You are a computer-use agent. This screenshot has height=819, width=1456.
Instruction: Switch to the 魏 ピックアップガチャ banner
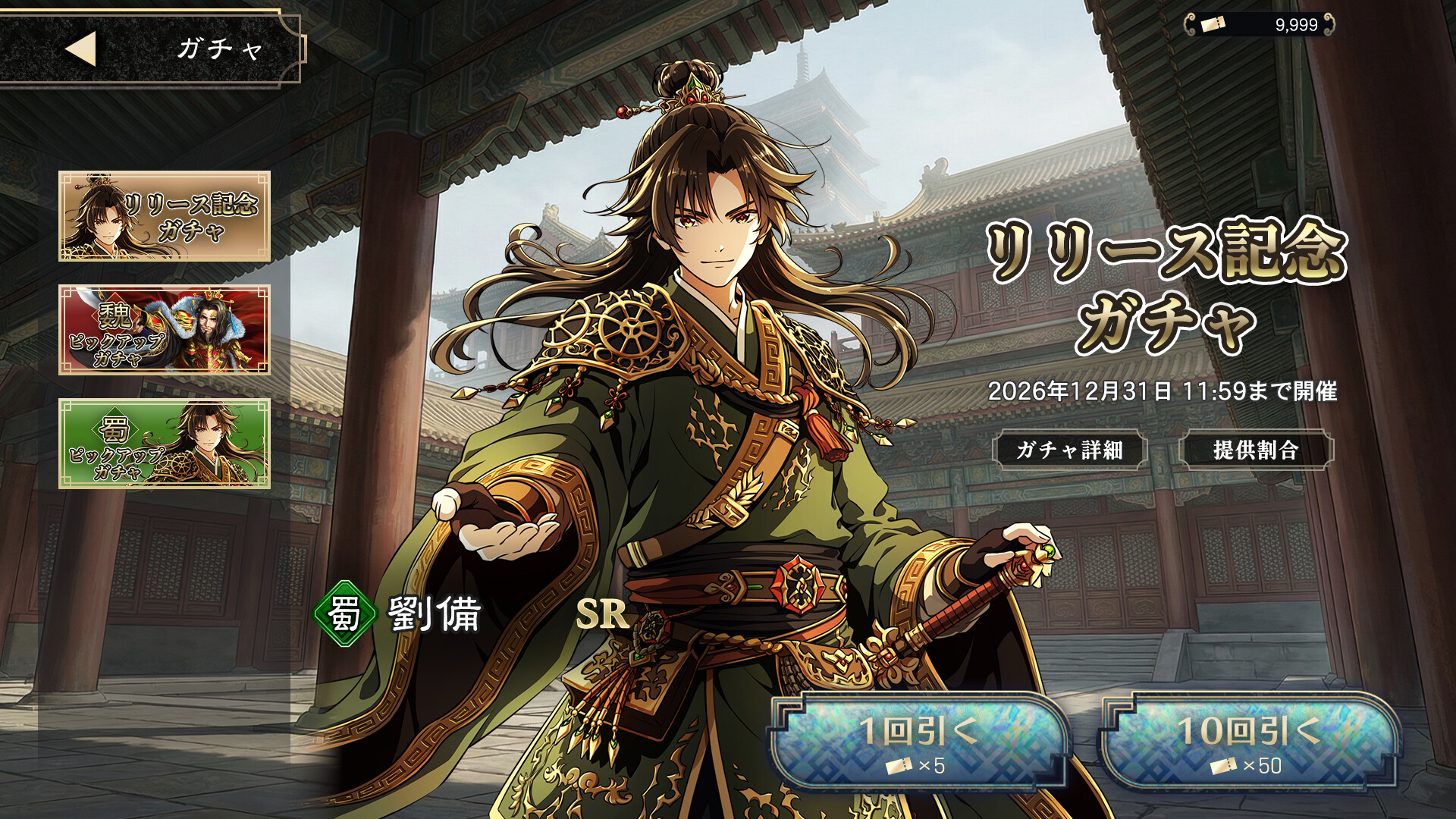[x=165, y=330]
